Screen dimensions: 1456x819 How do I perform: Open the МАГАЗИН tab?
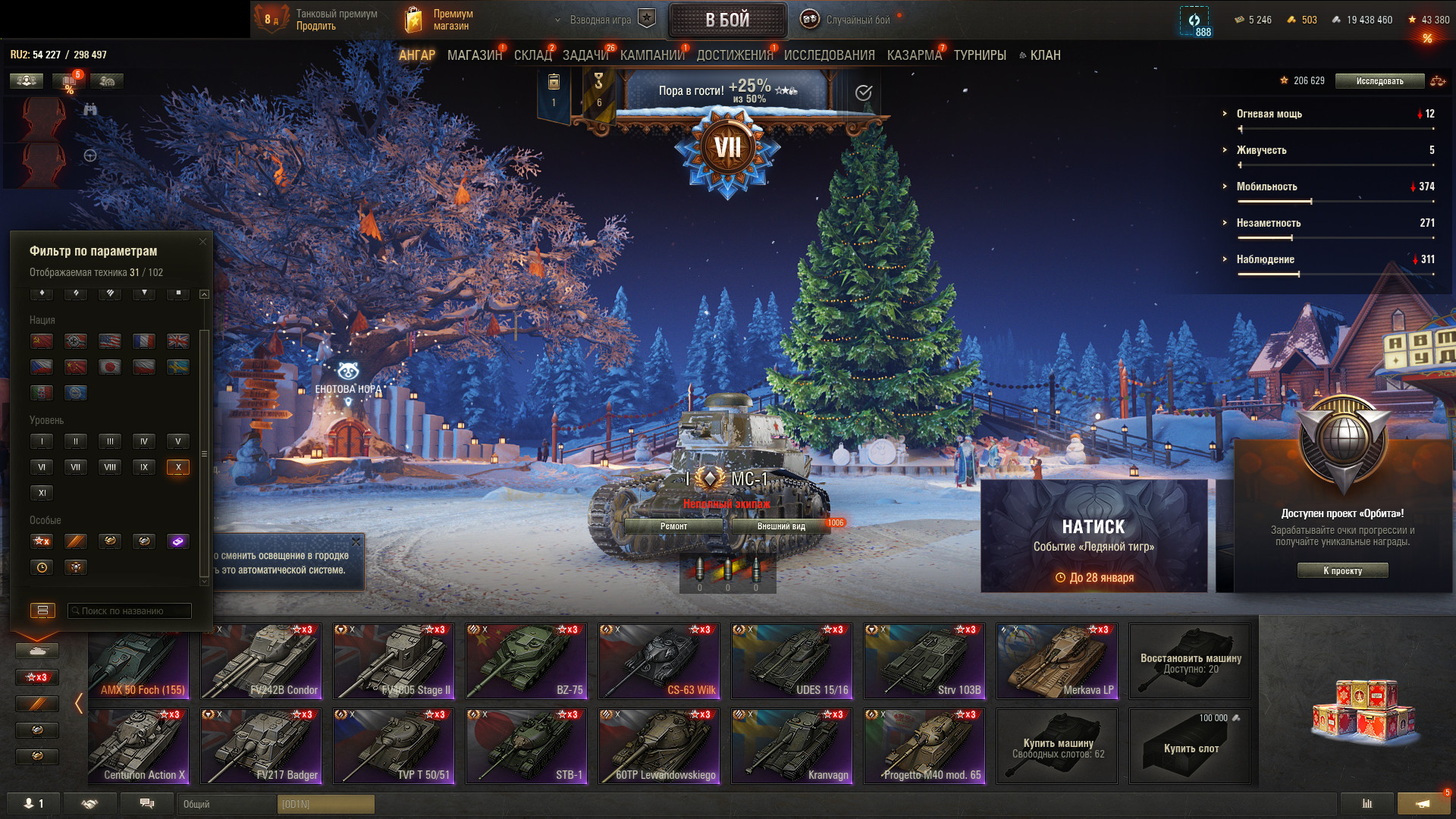[x=474, y=55]
